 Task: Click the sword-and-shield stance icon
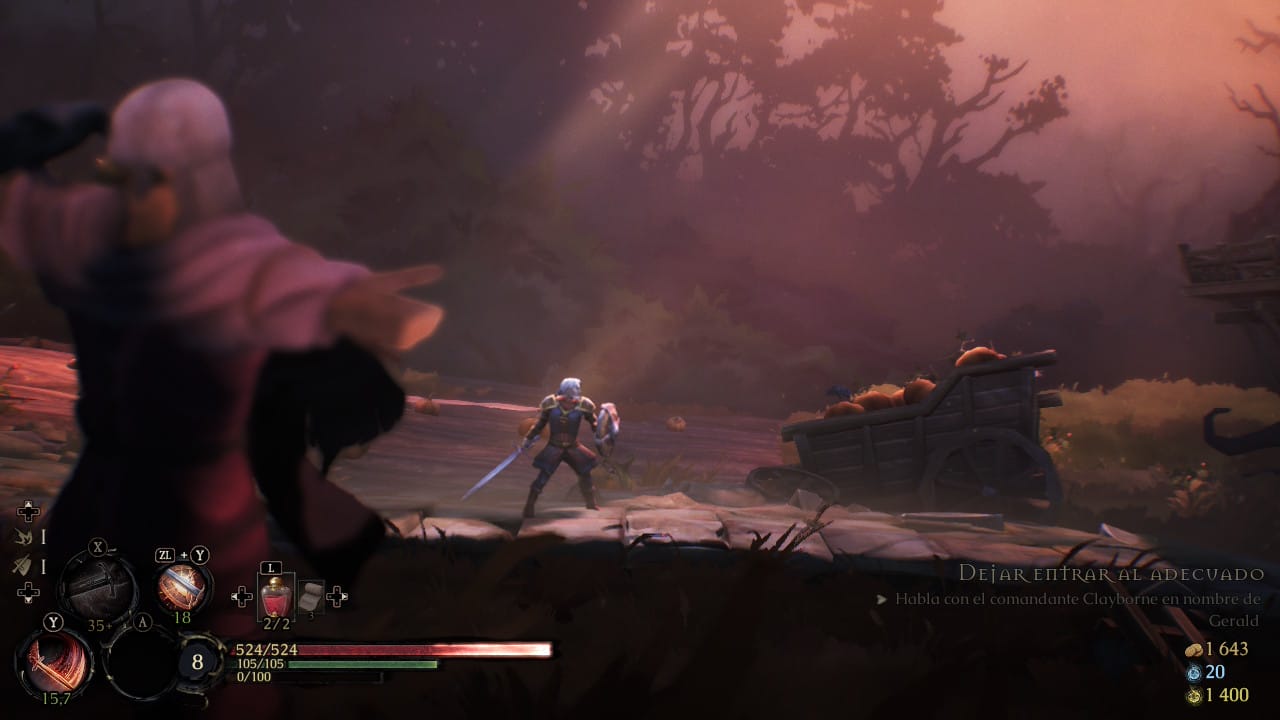coord(23,566)
